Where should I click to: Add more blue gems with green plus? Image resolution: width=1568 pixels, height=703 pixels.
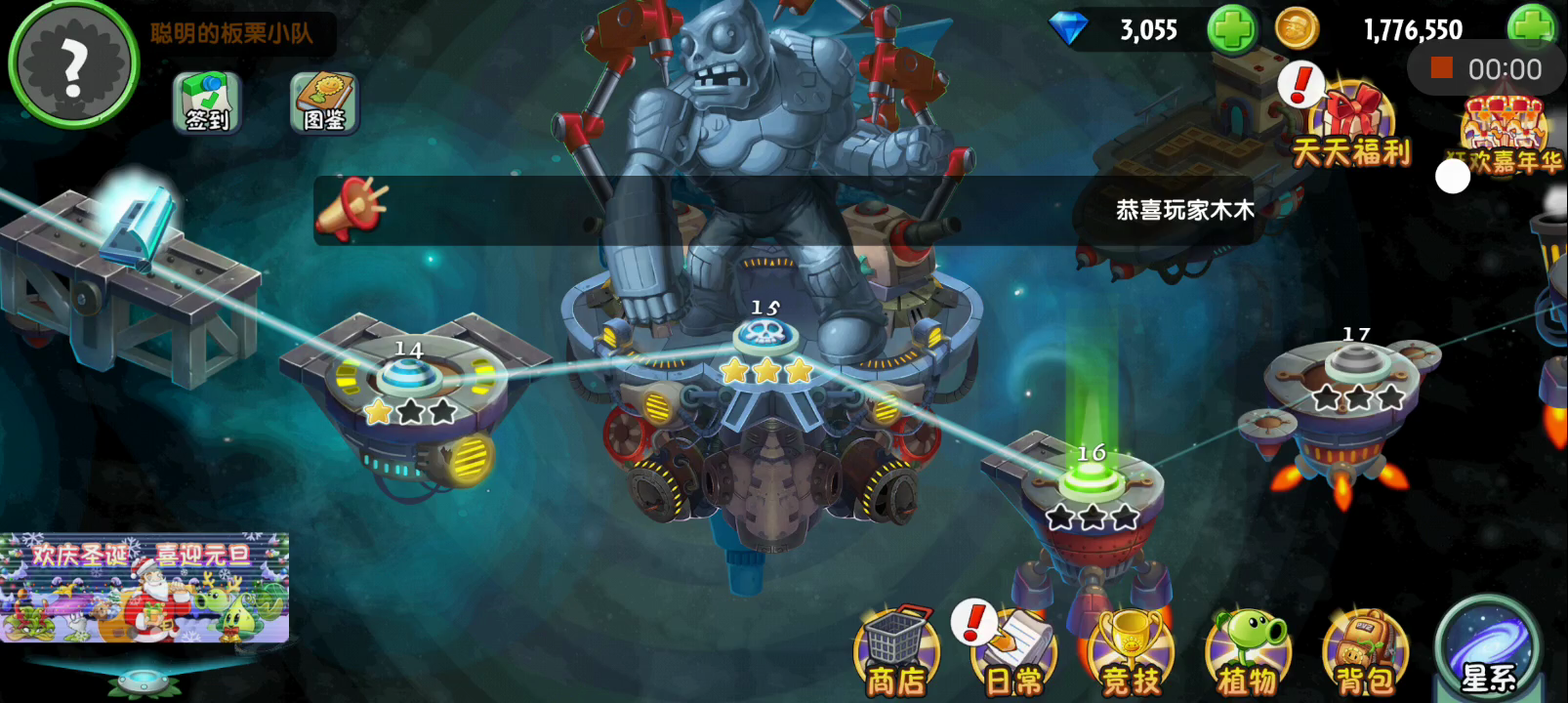(x=1232, y=30)
